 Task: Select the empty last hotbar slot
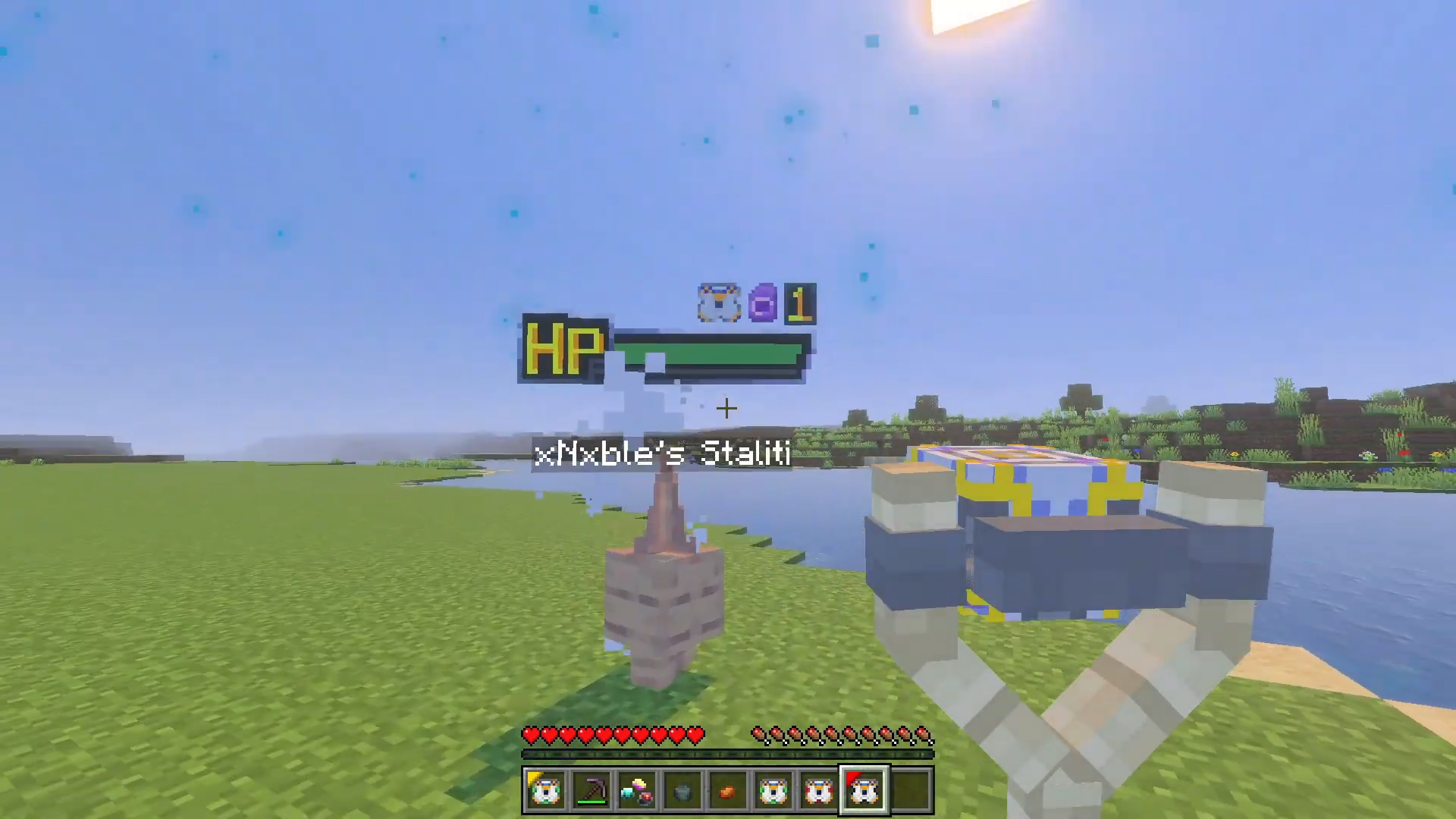pos(910,791)
